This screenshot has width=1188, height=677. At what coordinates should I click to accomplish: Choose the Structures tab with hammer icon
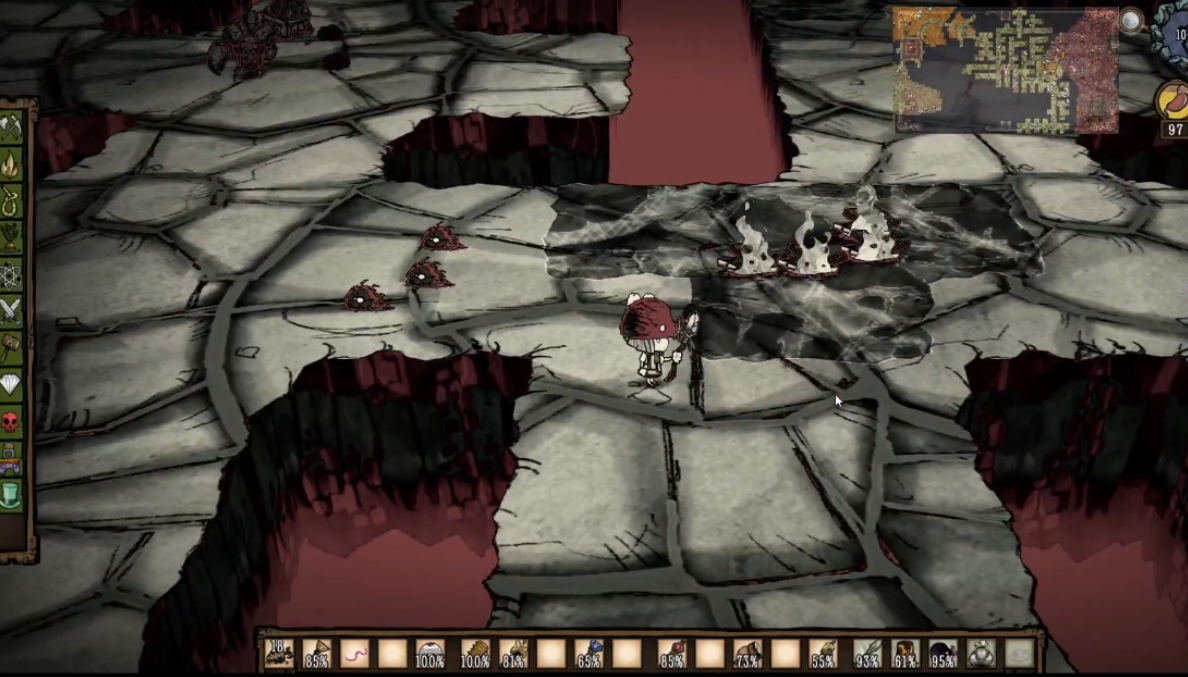pos(11,347)
